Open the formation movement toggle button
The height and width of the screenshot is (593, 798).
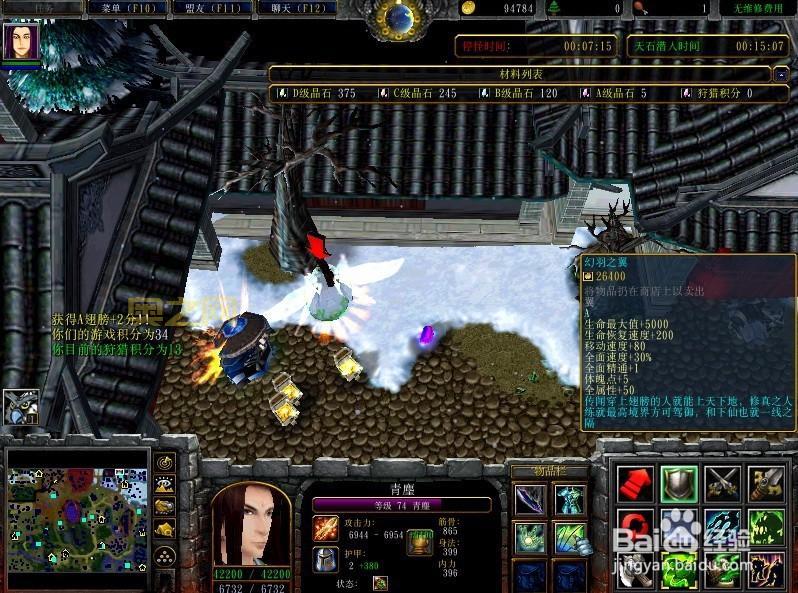point(166,555)
